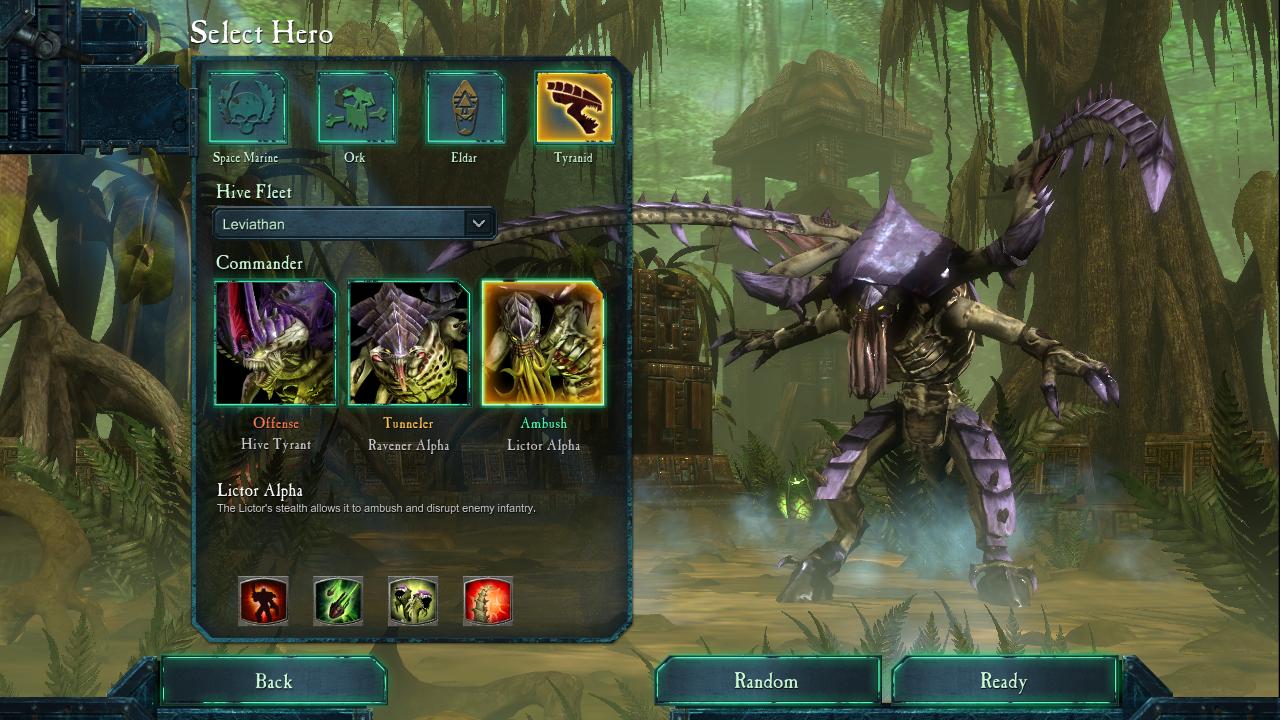Confirm selection with the Ready button
The image size is (1280, 720).
point(1004,682)
